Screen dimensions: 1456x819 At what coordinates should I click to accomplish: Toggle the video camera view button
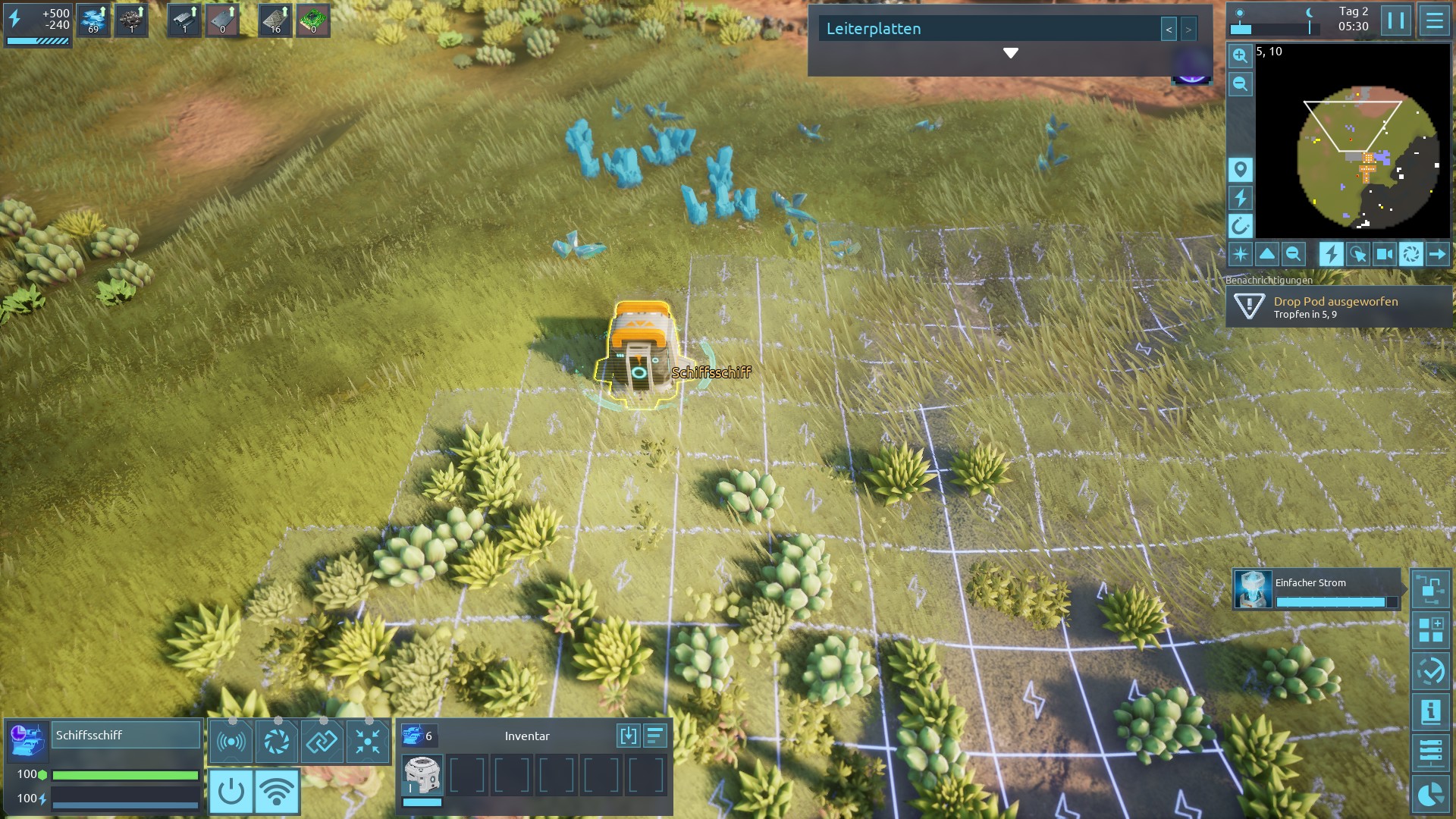coord(1384,254)
